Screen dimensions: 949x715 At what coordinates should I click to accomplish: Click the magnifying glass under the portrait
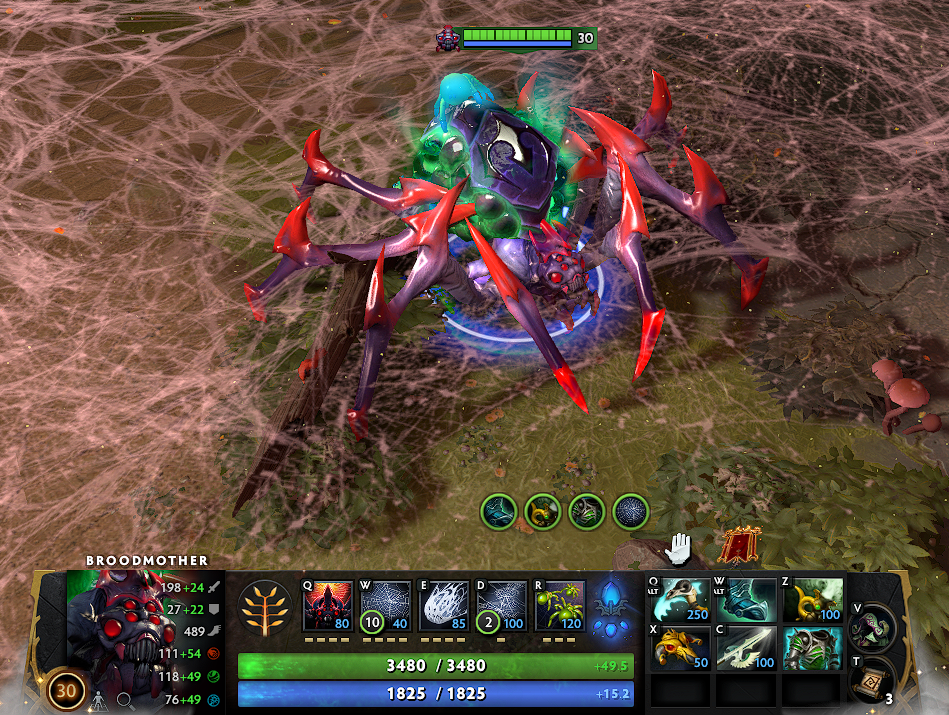click(126, 702)
